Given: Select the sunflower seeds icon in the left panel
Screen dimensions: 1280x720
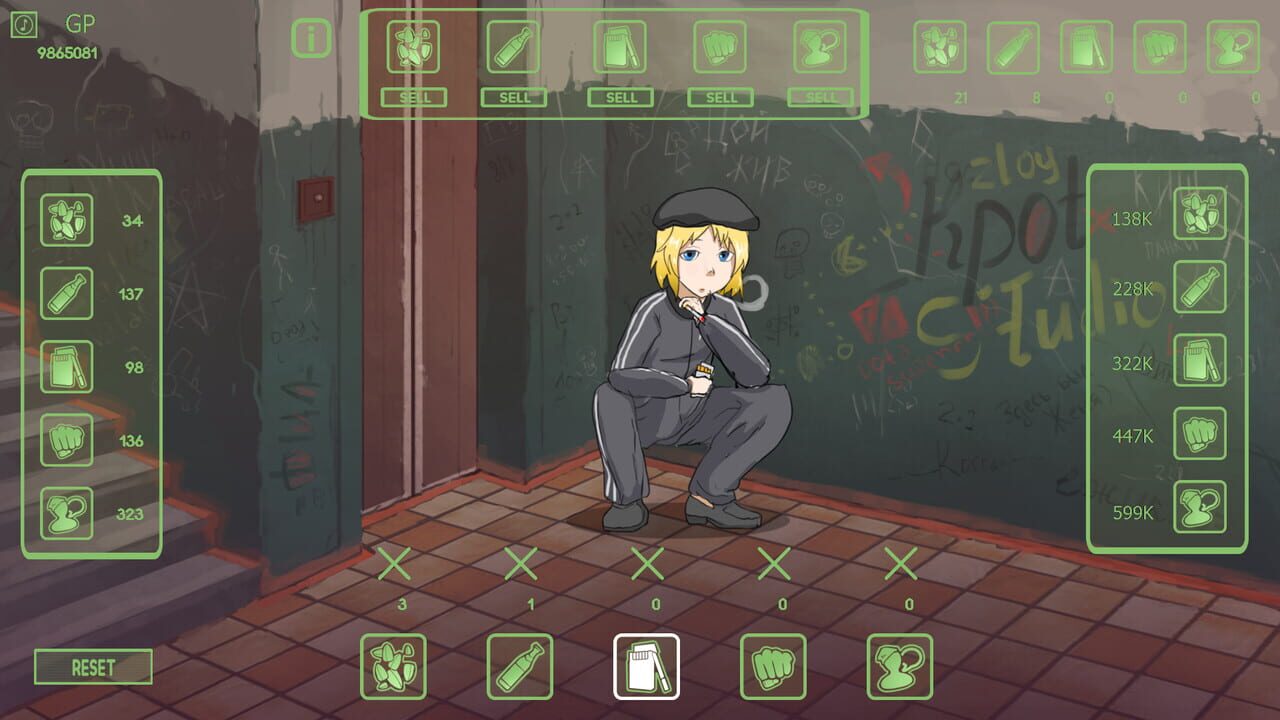Looking at the screenshot, I should coord(66,220).
